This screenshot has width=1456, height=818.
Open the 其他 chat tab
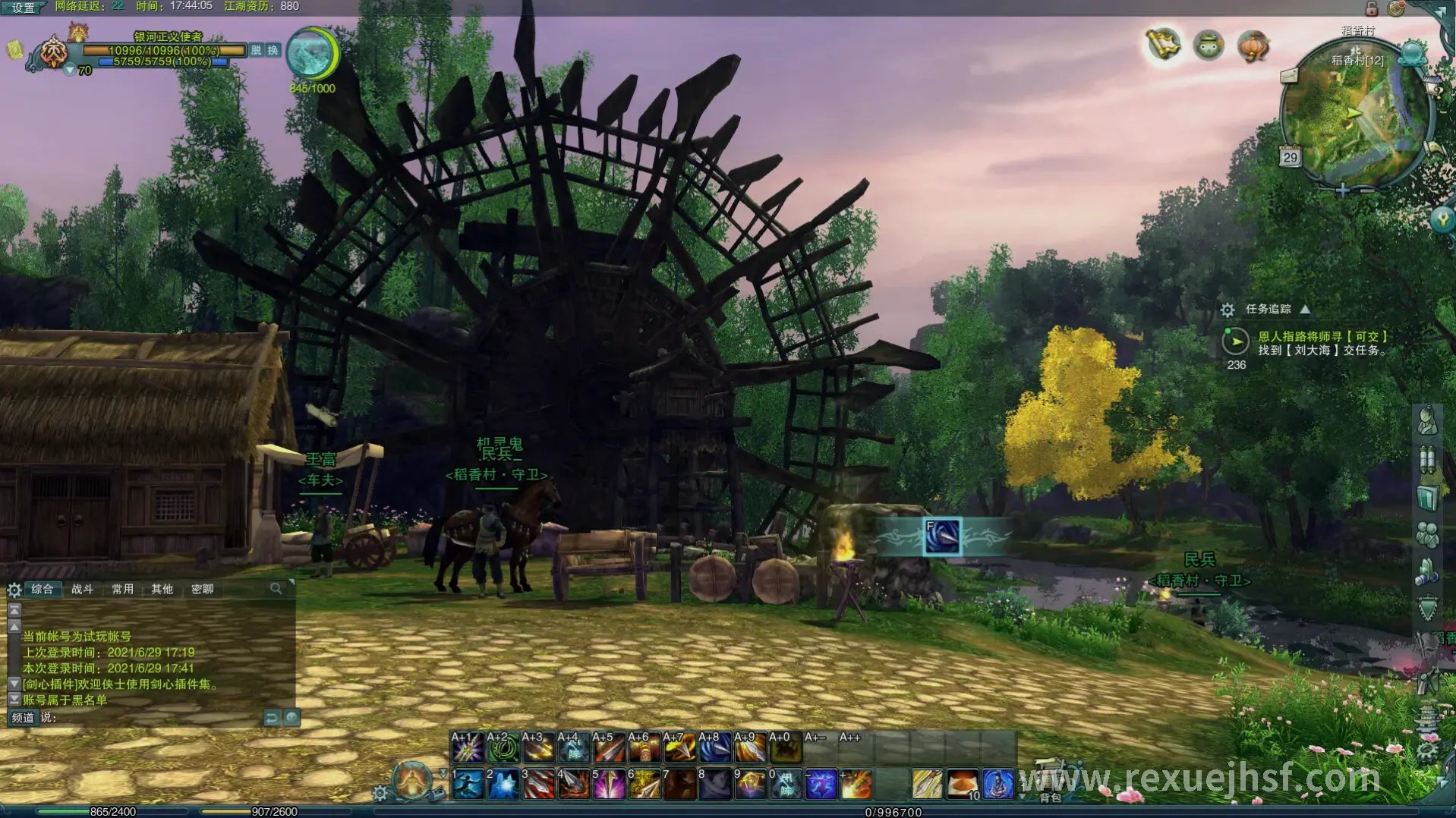pos(162,589)
